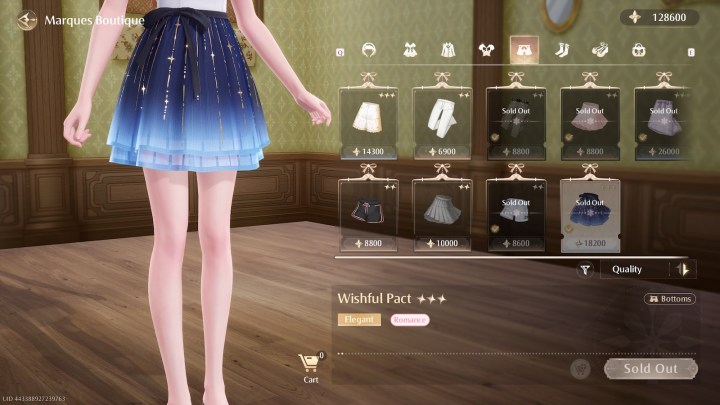Open the shopping Cart

(311, 368)
